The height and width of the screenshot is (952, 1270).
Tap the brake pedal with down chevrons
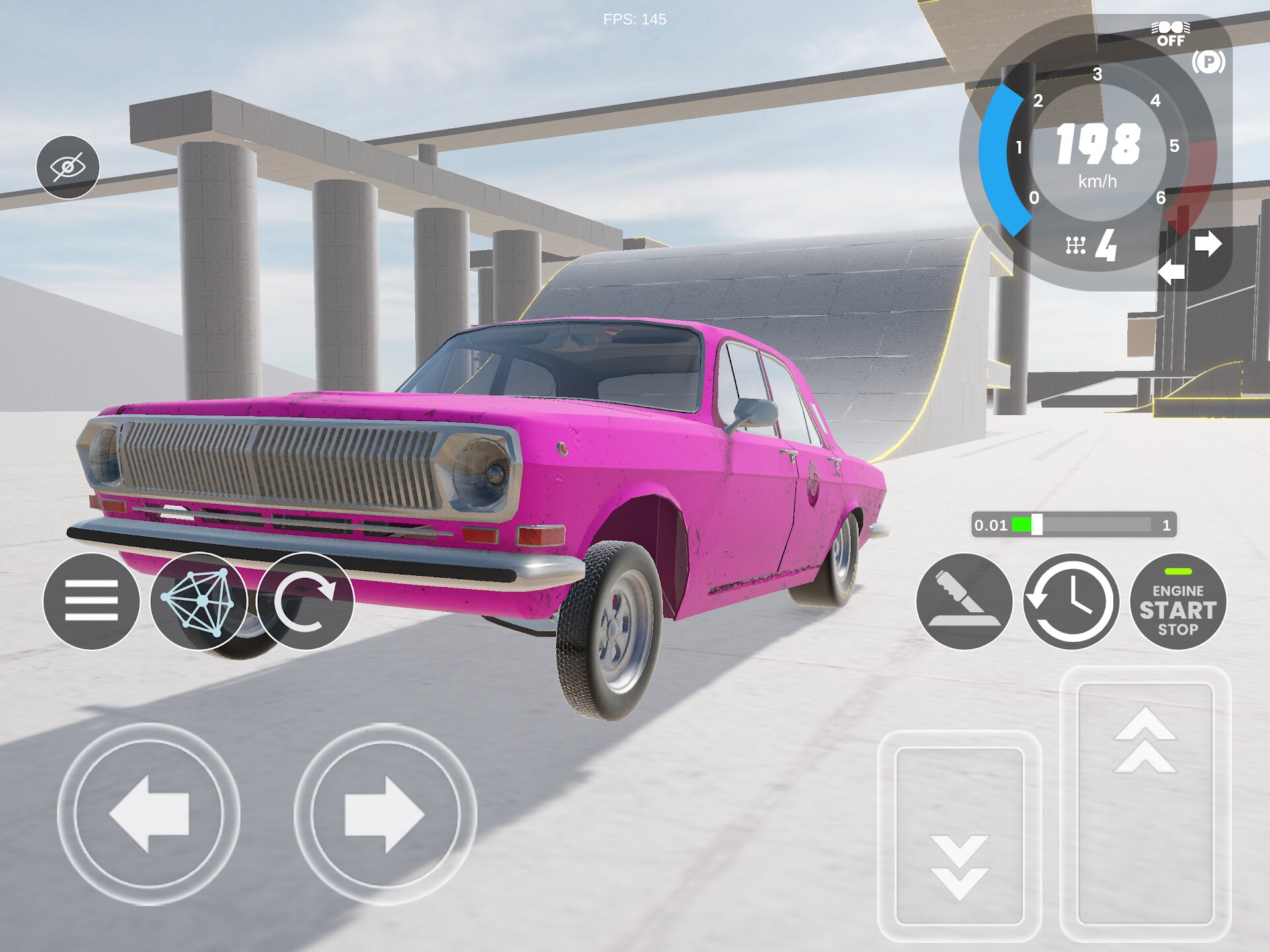coord(959,836)
